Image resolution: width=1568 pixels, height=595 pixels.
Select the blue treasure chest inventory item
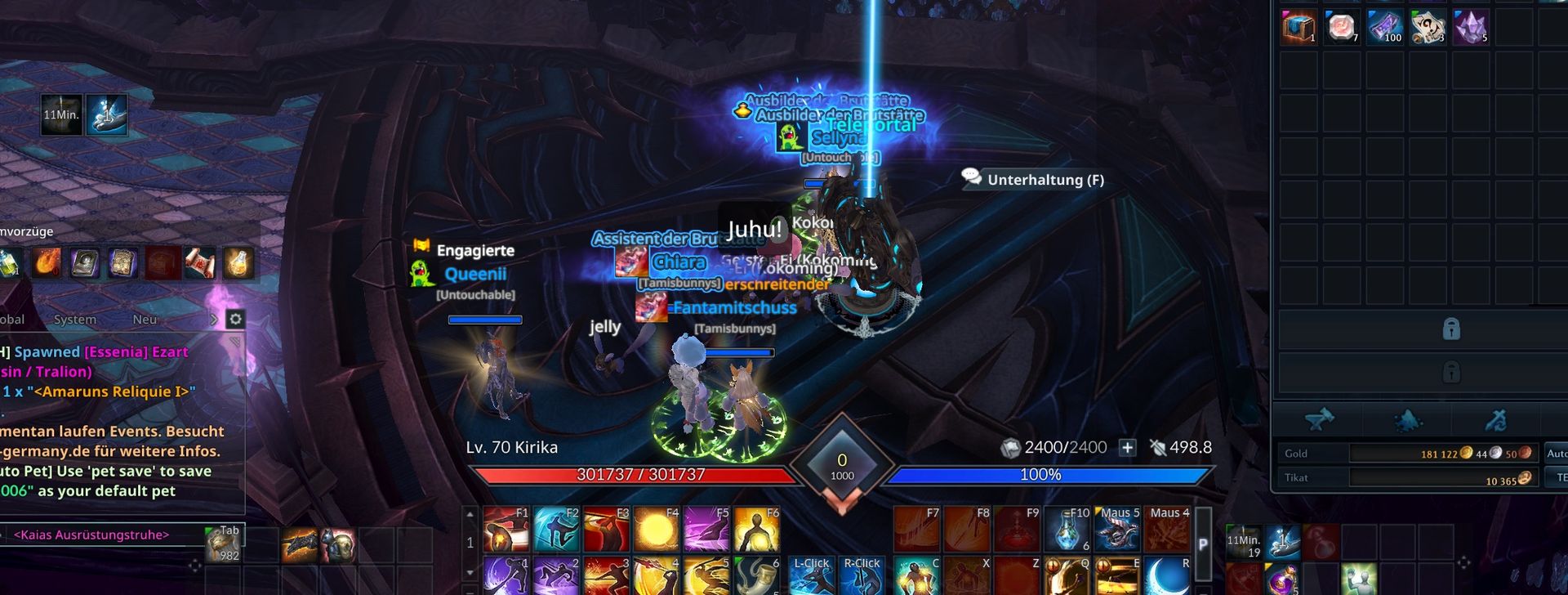pyautogui.click(x=1298, y=27)
